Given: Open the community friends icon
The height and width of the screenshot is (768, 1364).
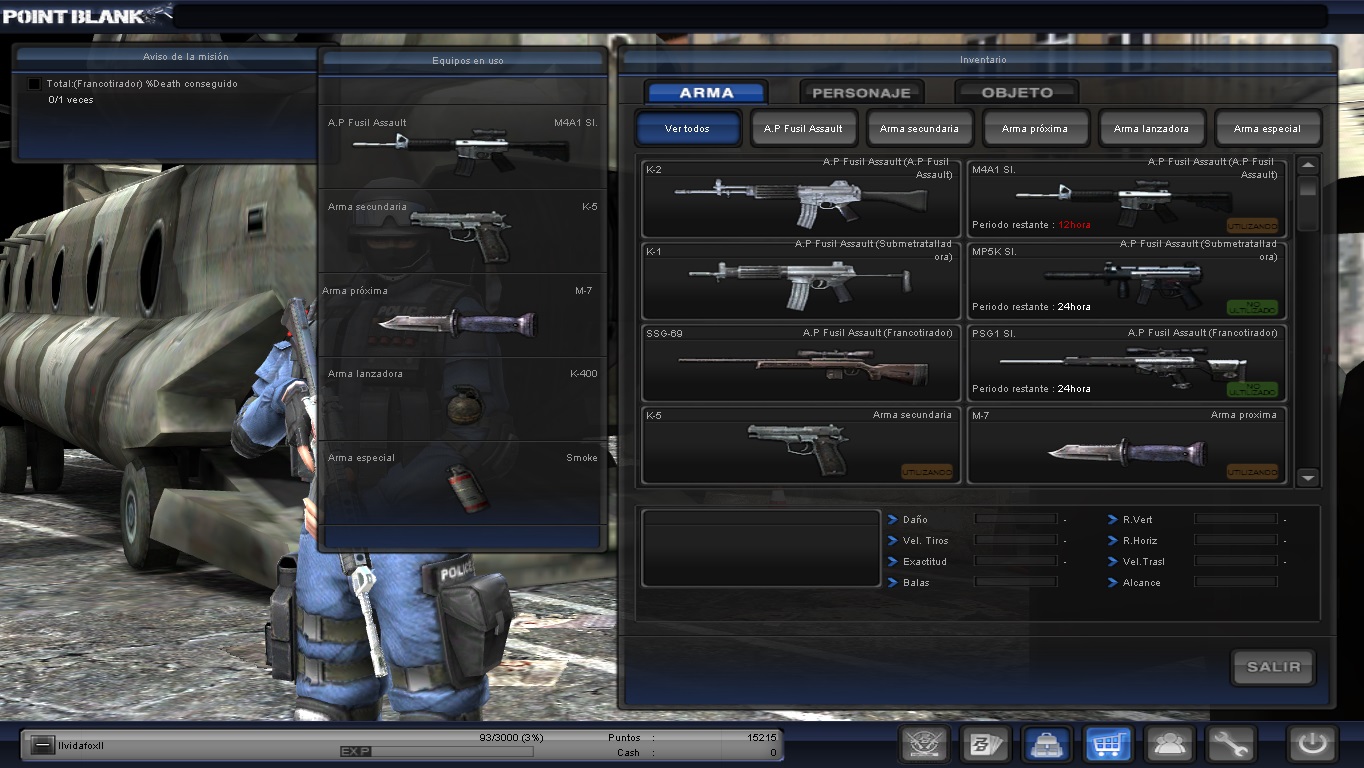Looking at the screenshot, I should (x=1169, y=744).
